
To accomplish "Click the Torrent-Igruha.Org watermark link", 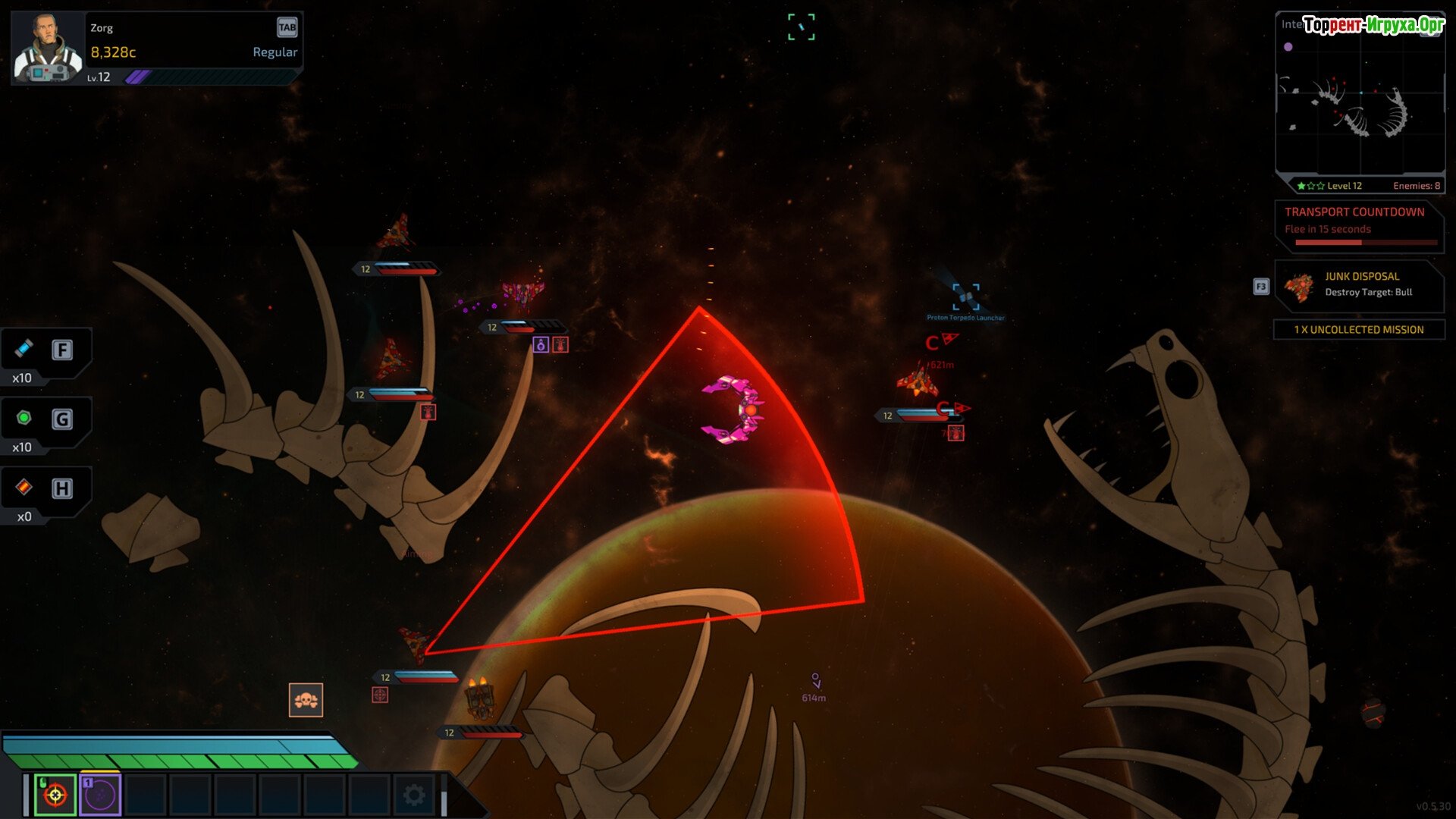I will click(x=1373, y=25).
